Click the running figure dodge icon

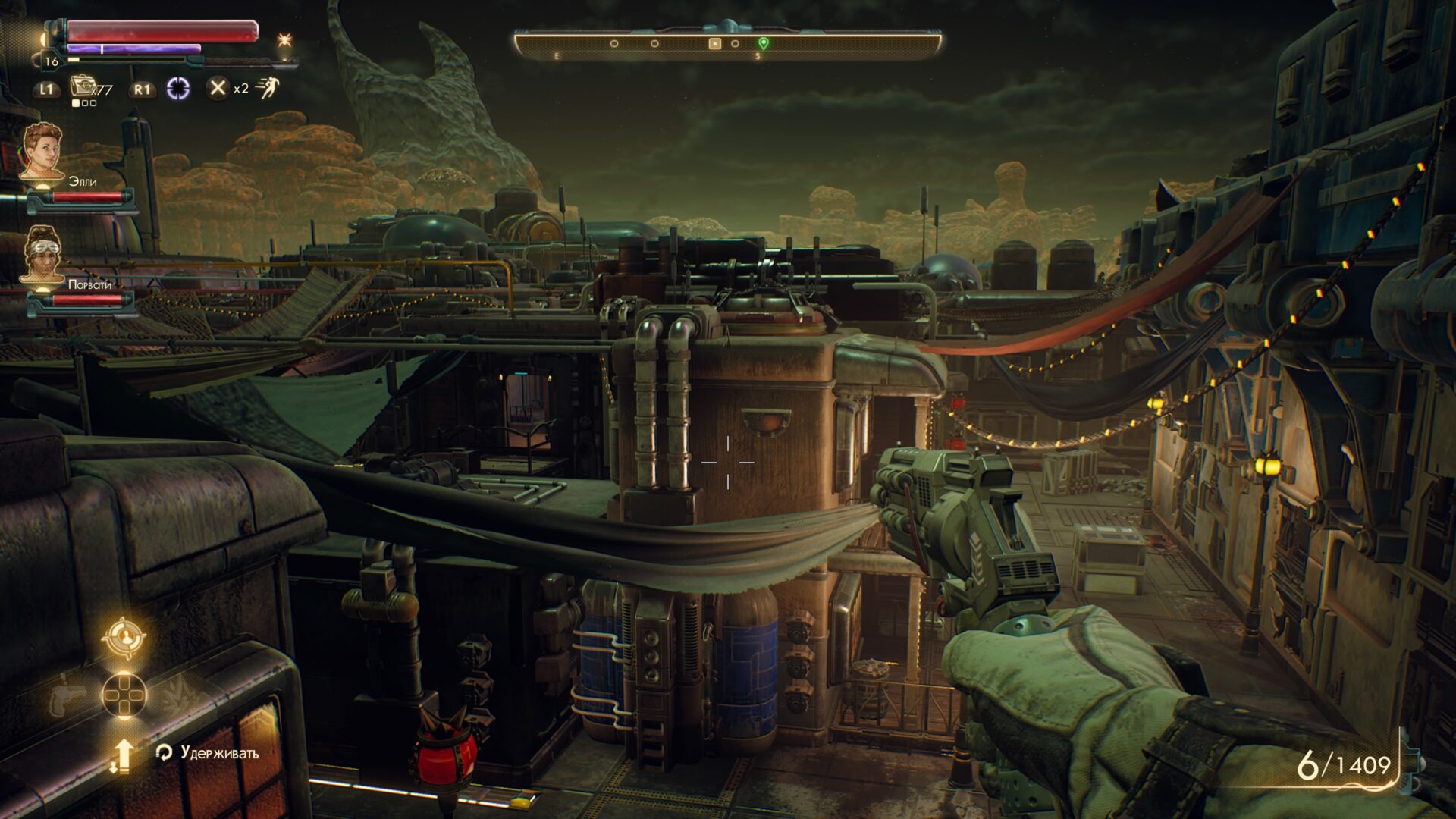pyautogui.click(x=267, y=88)
